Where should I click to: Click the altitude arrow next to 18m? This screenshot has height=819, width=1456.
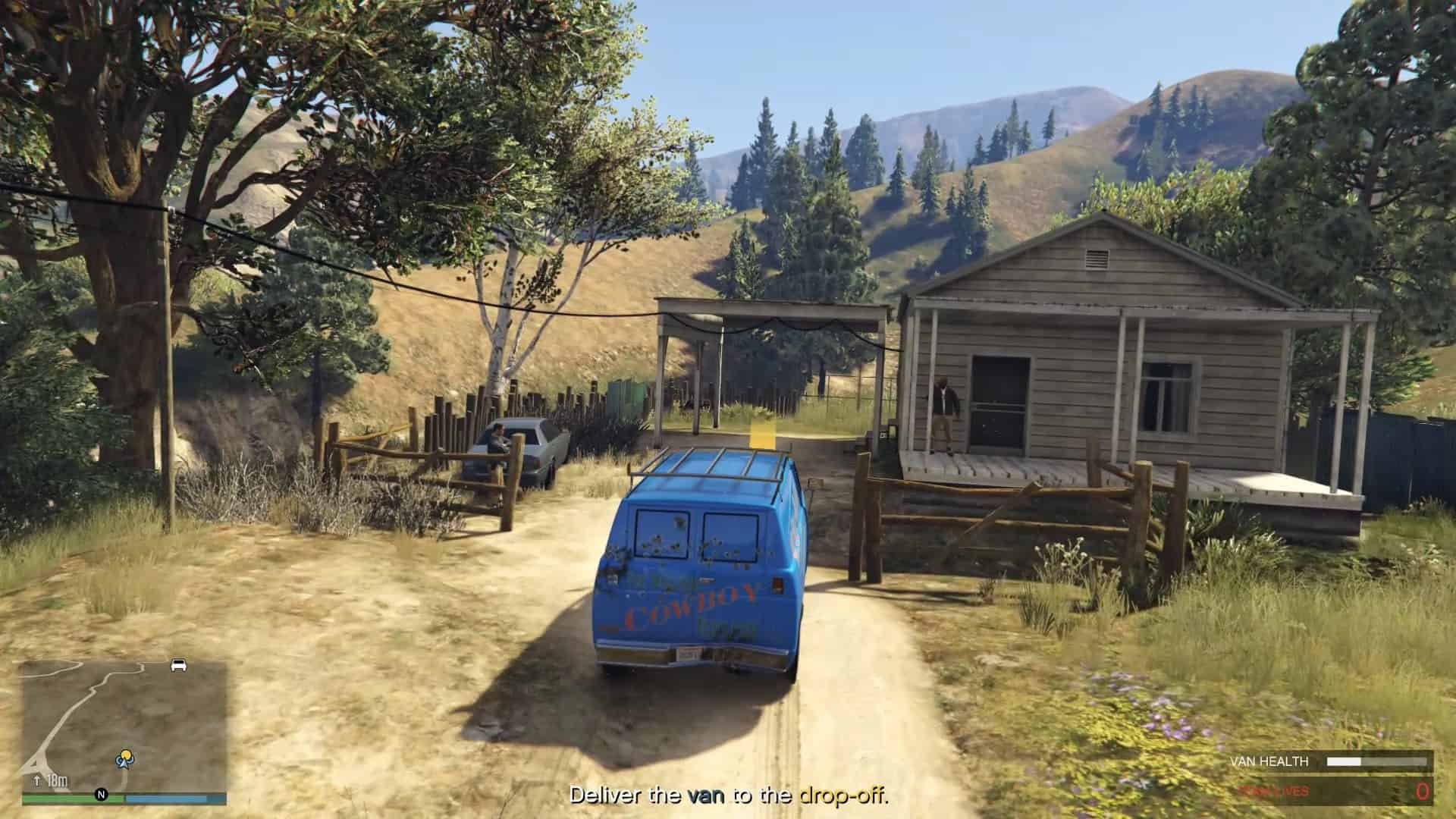point(37,780)
